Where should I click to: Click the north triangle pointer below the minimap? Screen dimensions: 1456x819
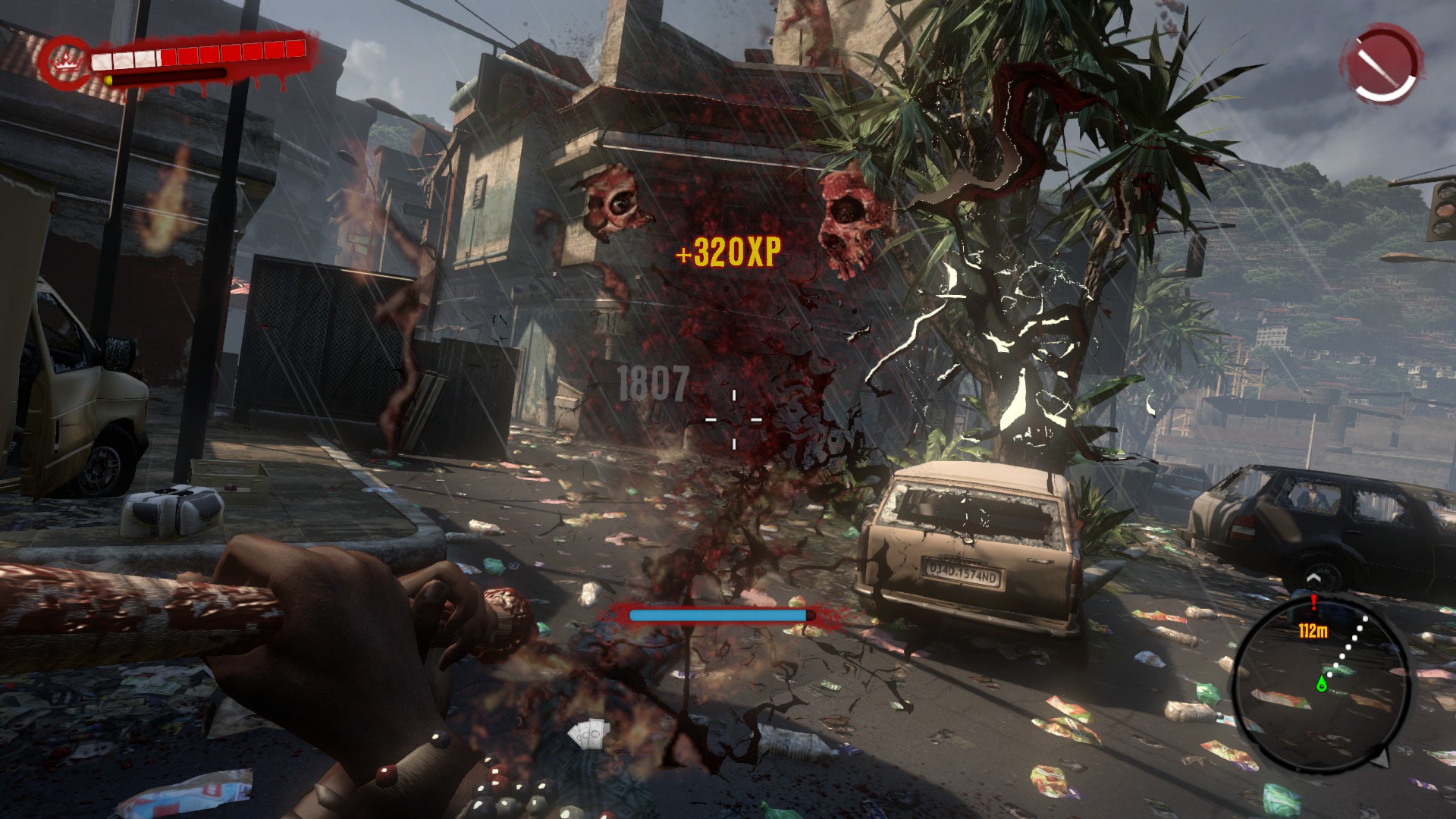(1382, 758)
